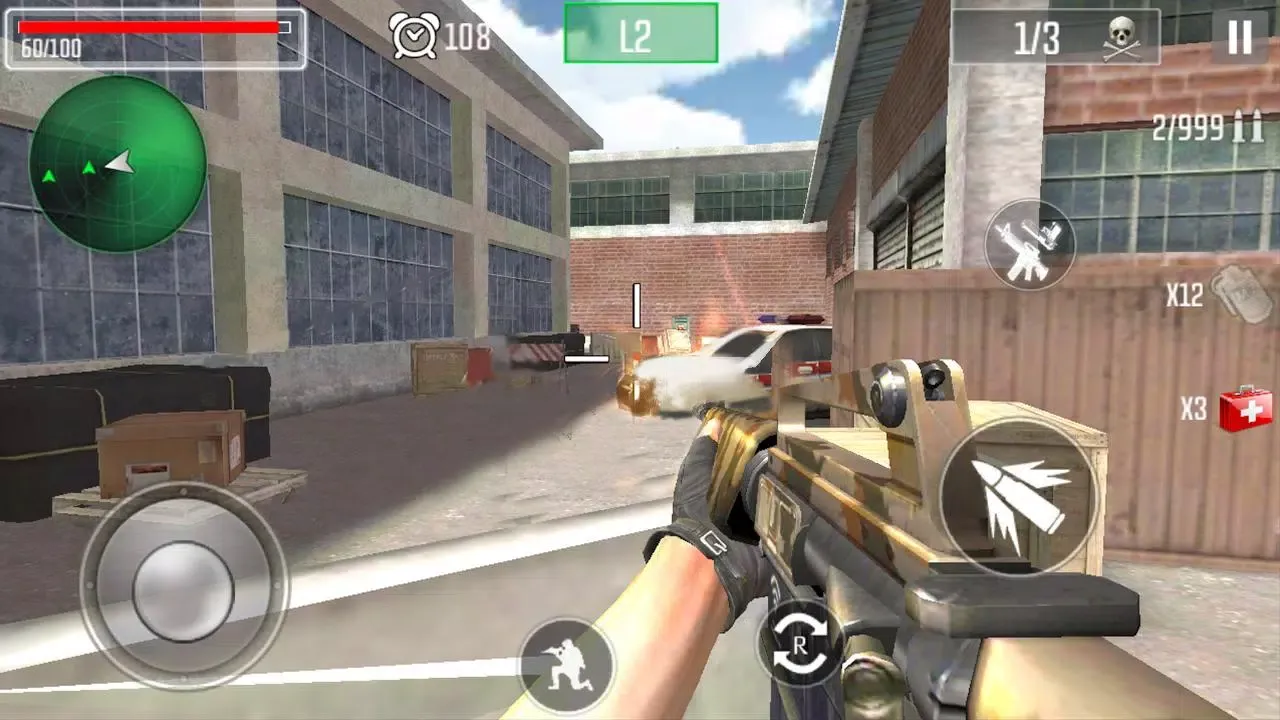This screenshot has height=720, width=1280.
Task: Open the L2 level indicator
Action: click(x=640, y=31)
